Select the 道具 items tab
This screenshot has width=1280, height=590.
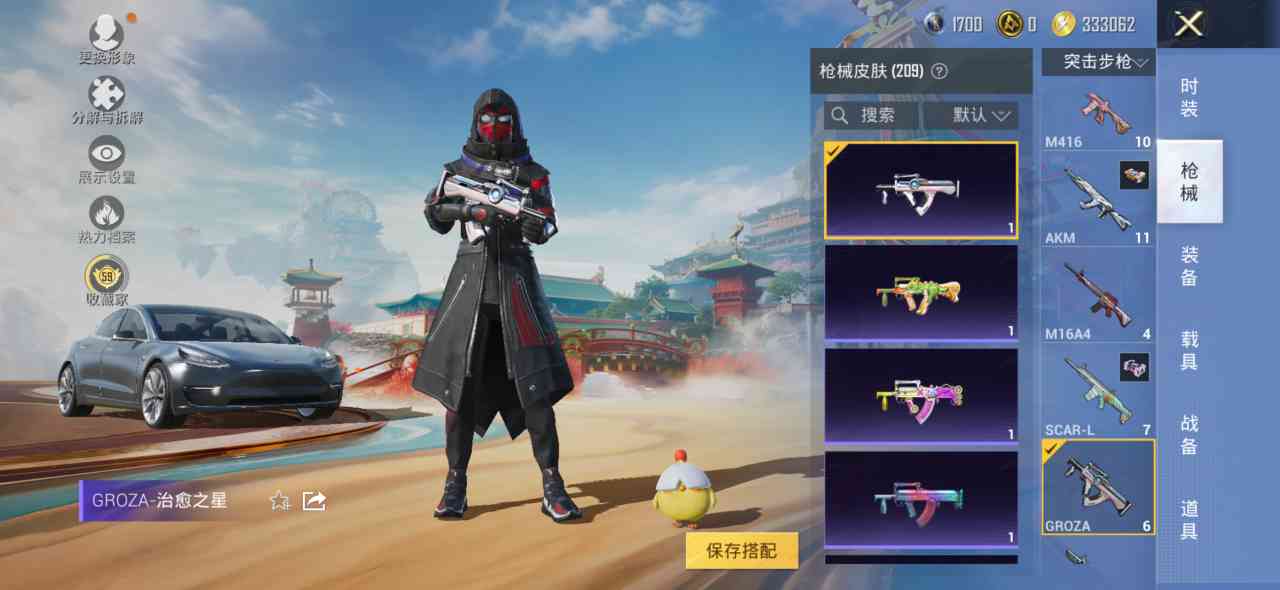click(1189, 519)
